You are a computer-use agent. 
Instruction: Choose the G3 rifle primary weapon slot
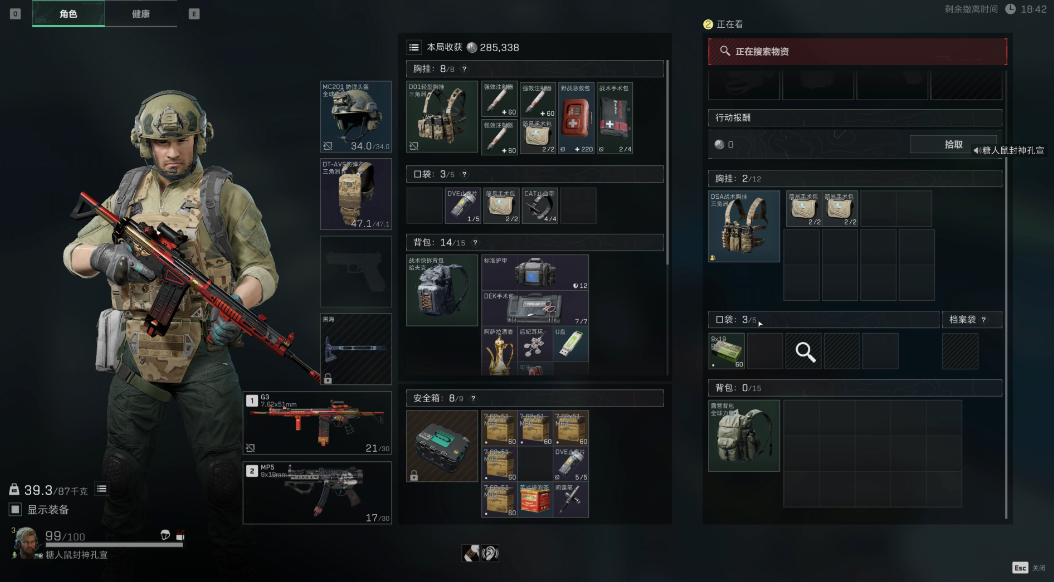(x=318, y=423)
